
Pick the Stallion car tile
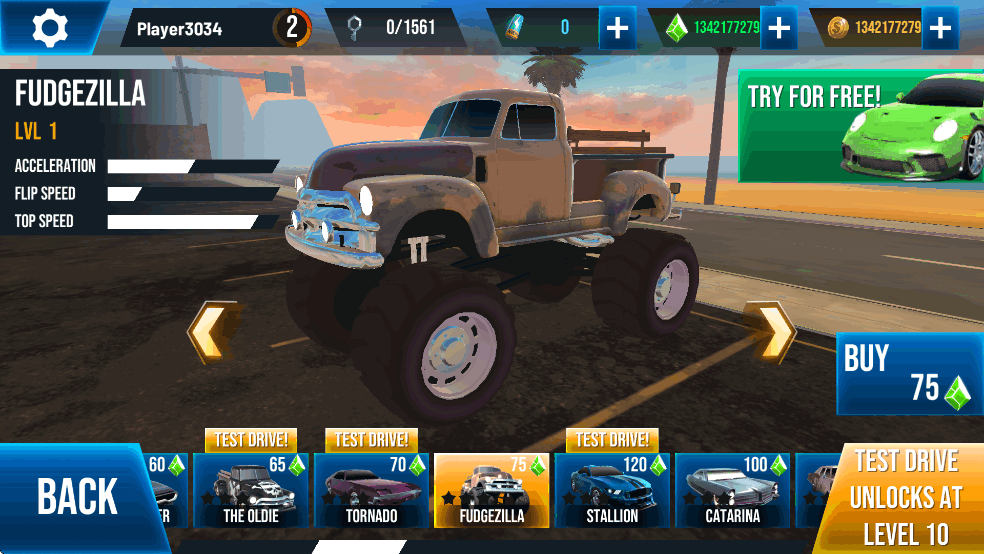click(x=611, y=490)
